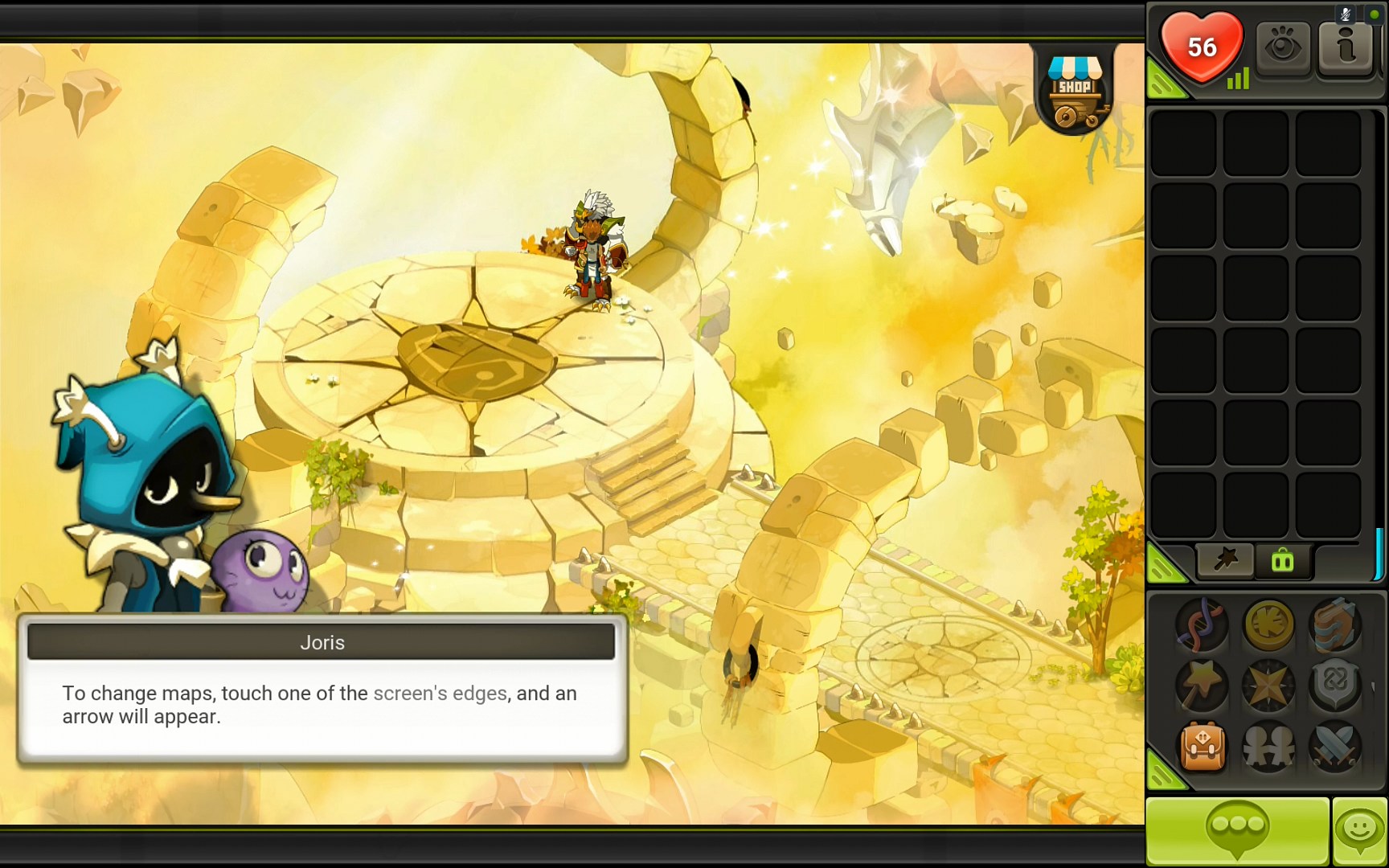Click the heart showing 56 health
The height and width of the screenshot is (868, 1389).
pyautogui.click(x=1202, y=48)
